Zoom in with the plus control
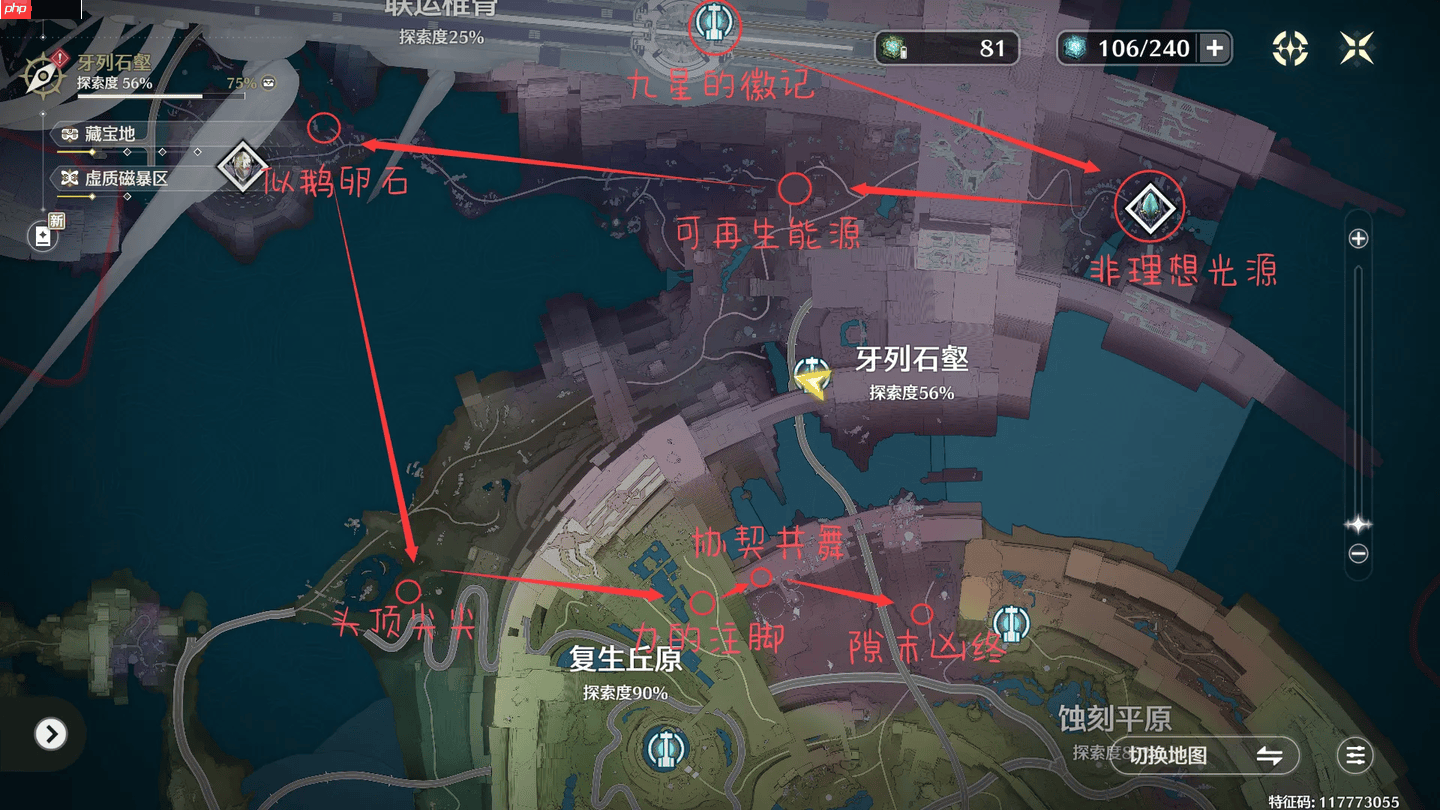This screenshot has width=1440, height=810. click(x=1360, y=239)
